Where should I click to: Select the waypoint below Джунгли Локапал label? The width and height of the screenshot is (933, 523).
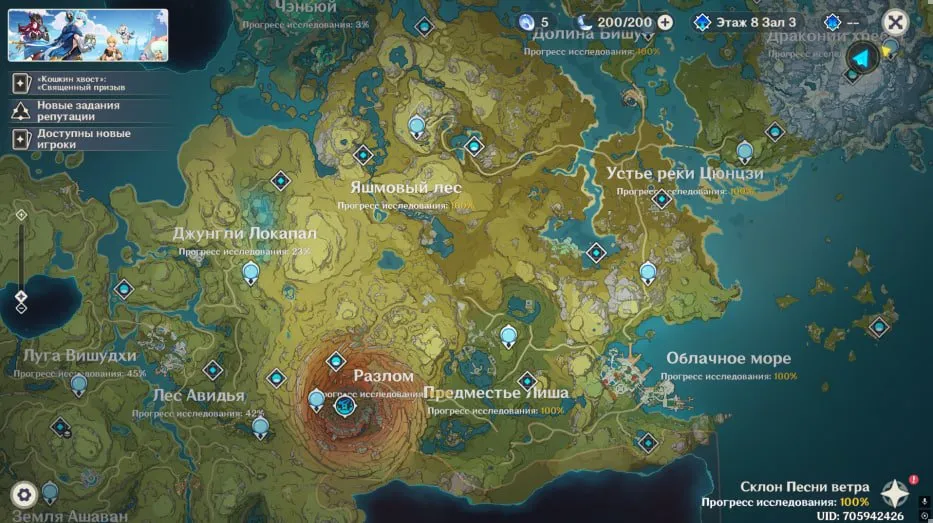[x=251, y=271]
